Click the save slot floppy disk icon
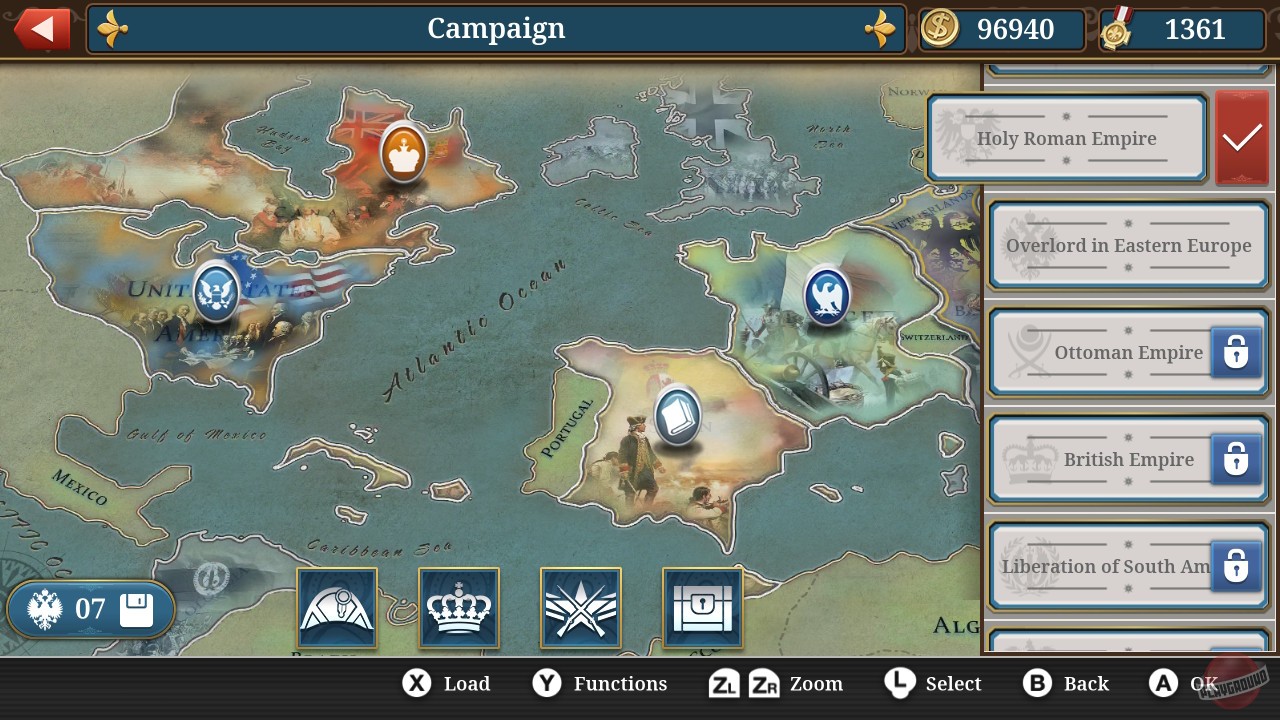The width and height of the screenshot is (1280, 720). (135, 607)
